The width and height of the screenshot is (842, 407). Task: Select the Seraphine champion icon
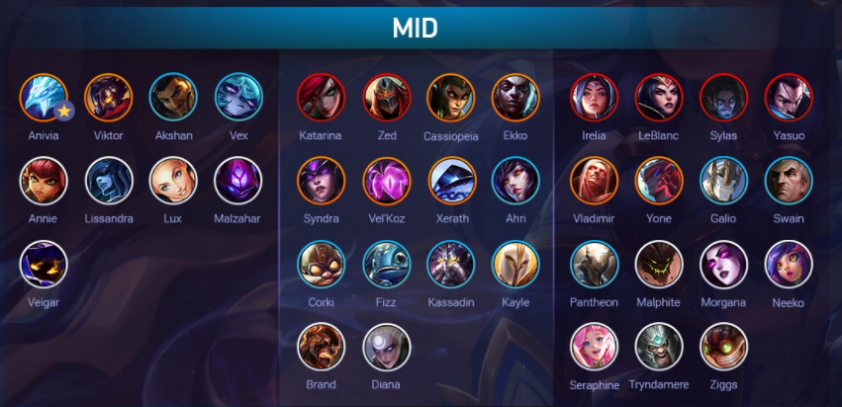click(x=594, y=347)
